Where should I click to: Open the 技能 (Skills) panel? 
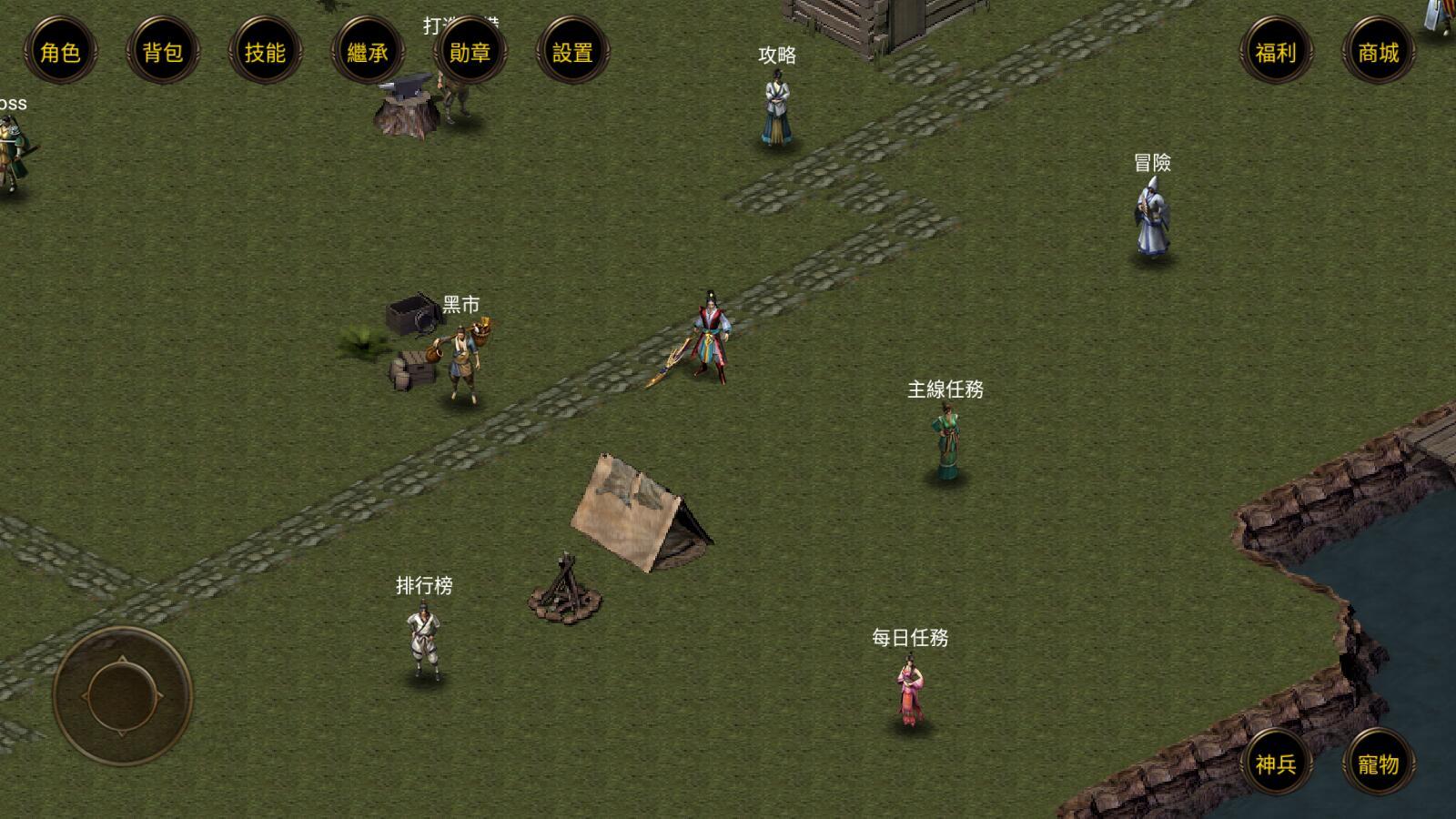(x=264, y=53)
